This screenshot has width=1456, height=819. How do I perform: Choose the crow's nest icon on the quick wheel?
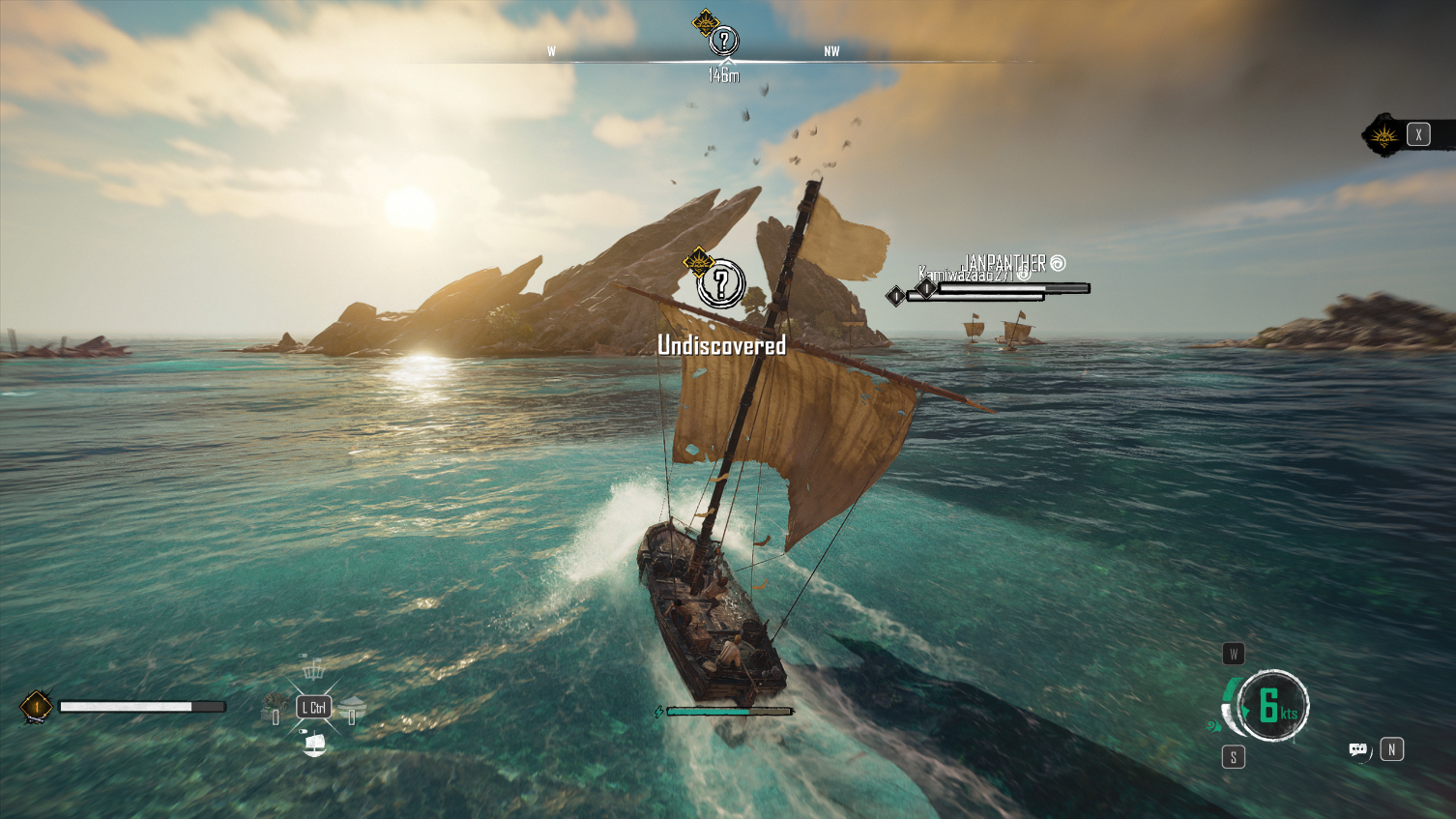[312, 668]
